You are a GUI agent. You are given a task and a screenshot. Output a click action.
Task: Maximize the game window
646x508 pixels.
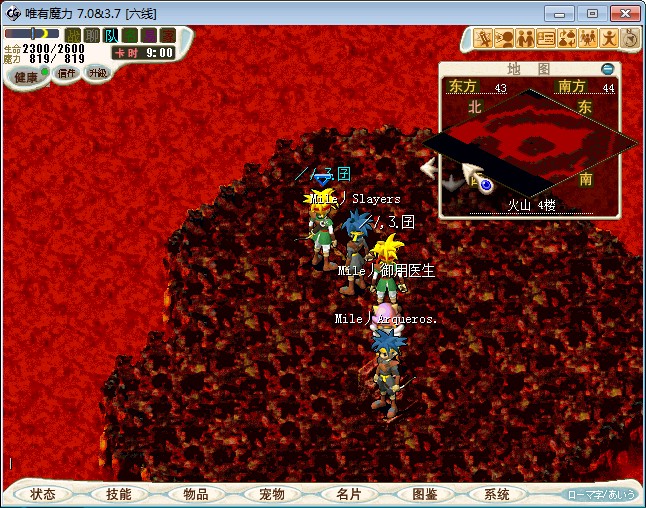coord(593,13)
